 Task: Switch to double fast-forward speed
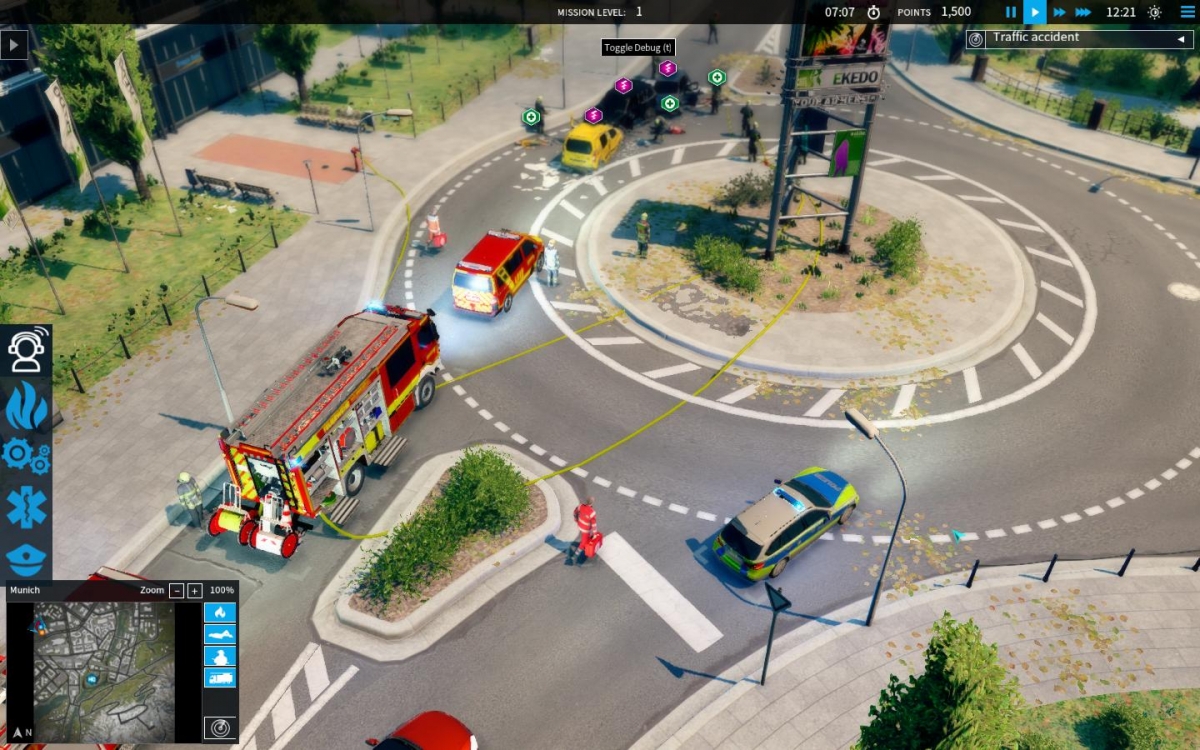click(1059, 12)
